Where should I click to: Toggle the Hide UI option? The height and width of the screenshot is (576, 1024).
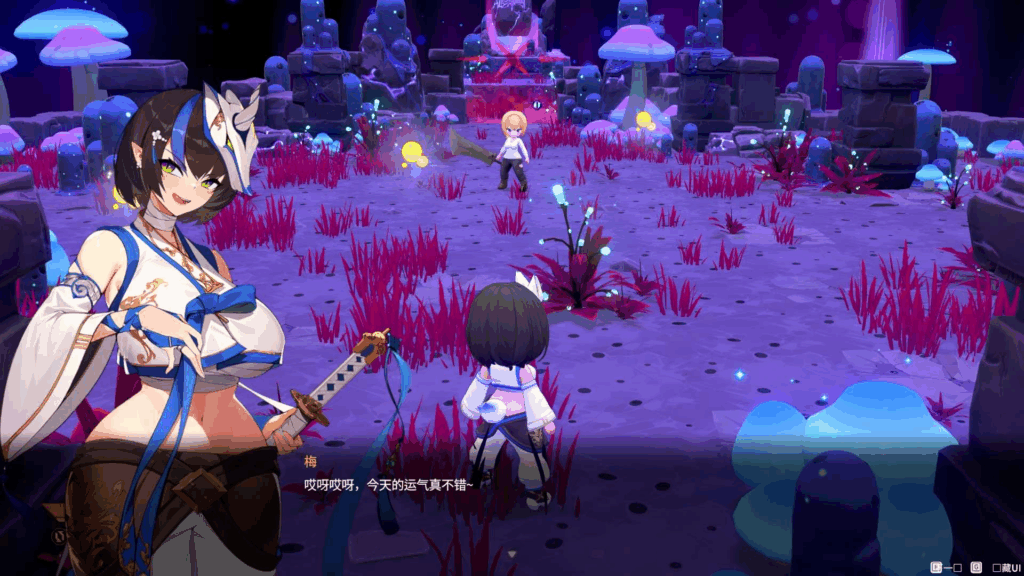(x=1001, y=568)
